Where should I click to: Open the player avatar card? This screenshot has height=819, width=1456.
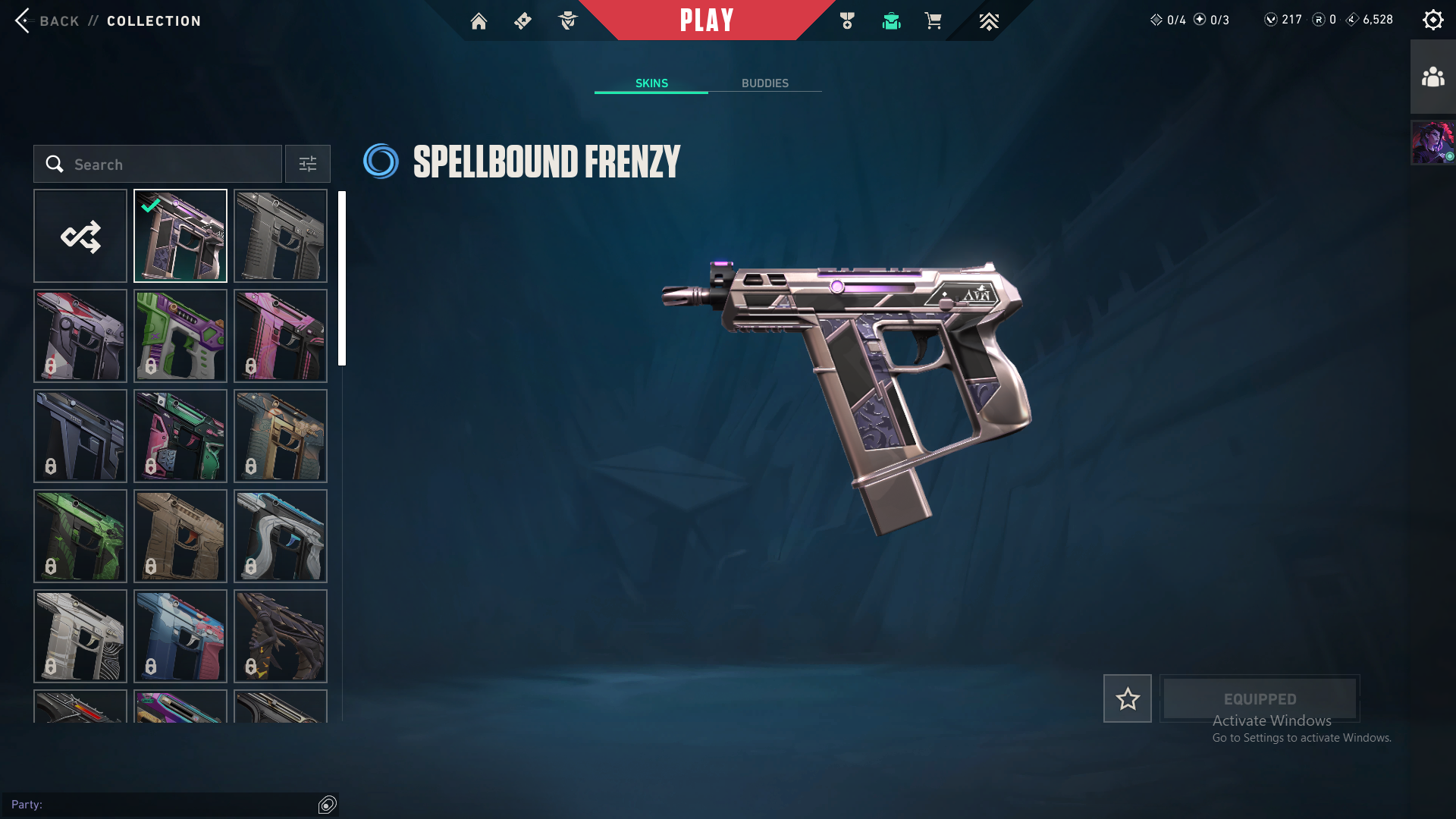[1432, 143]
